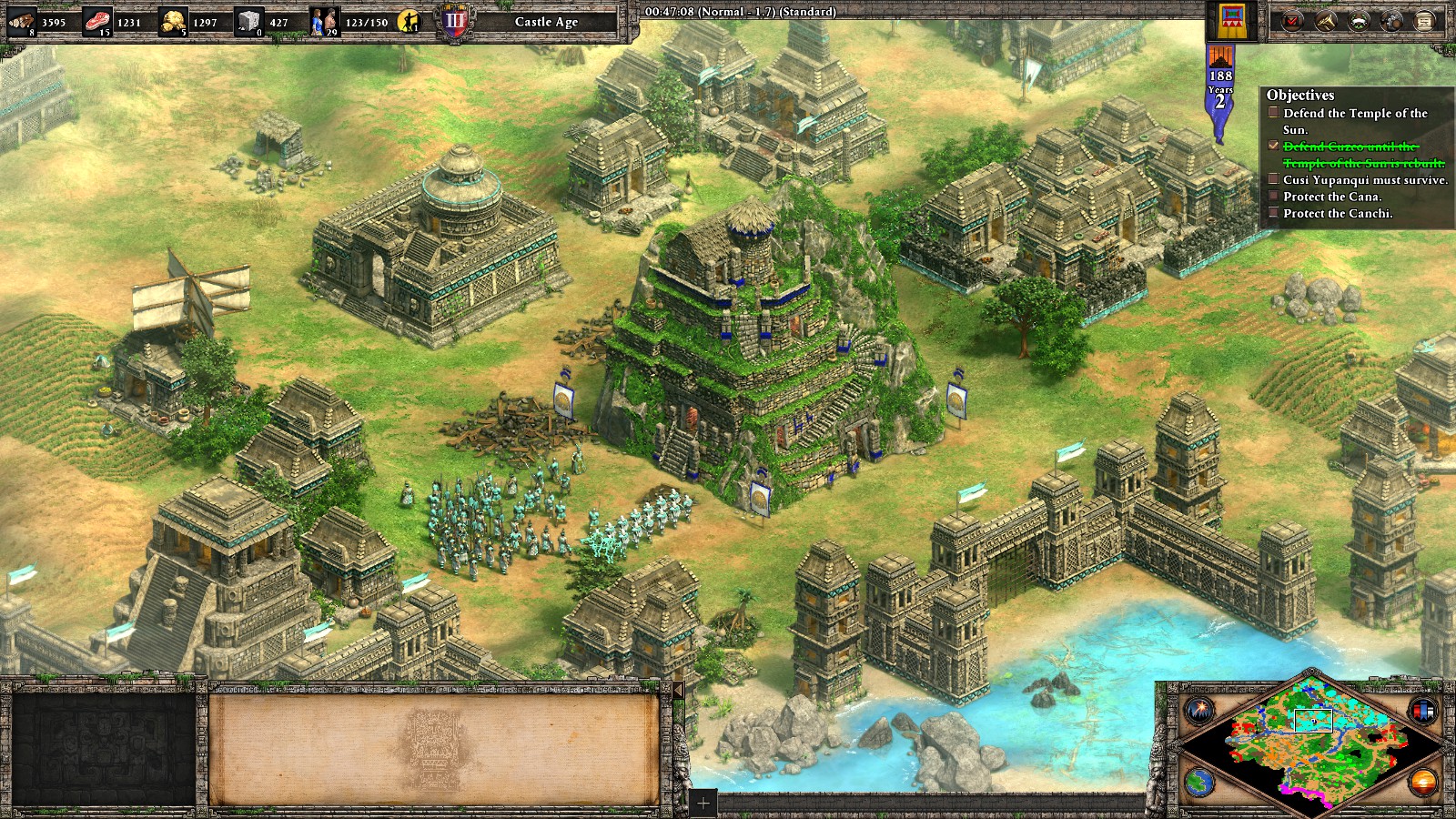1456x819 pixels.
Task: Open the Diplomacy wreath icon
Action: point(1359,20)
